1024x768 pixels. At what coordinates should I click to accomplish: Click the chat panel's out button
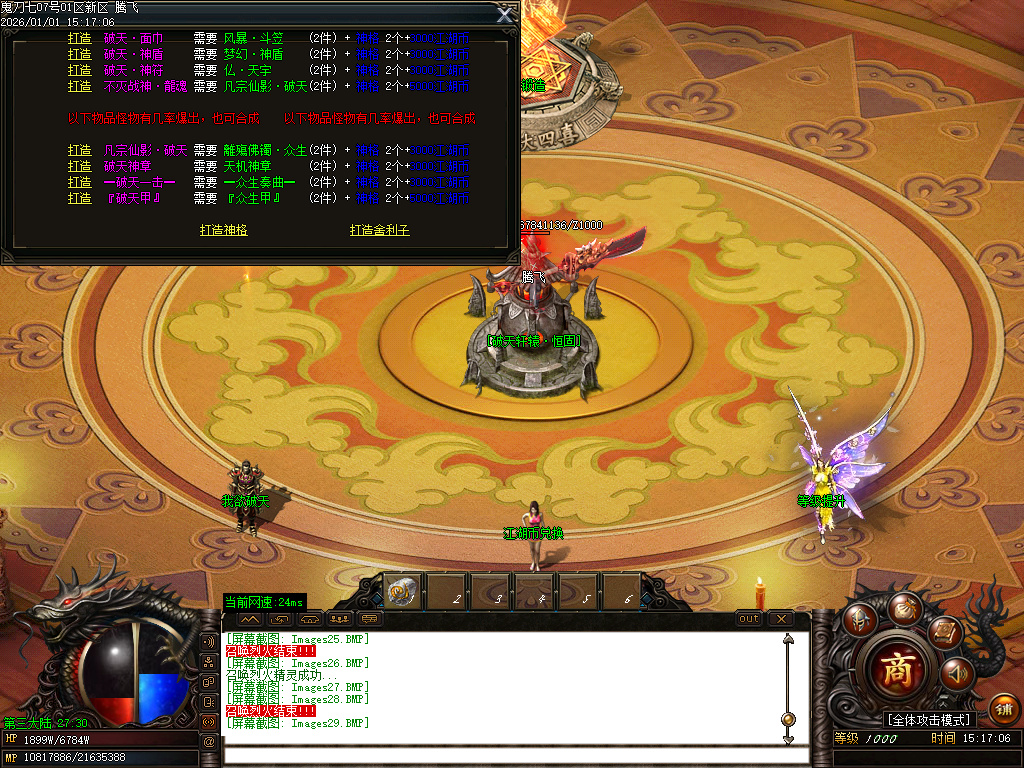click(x=749, y=619)
